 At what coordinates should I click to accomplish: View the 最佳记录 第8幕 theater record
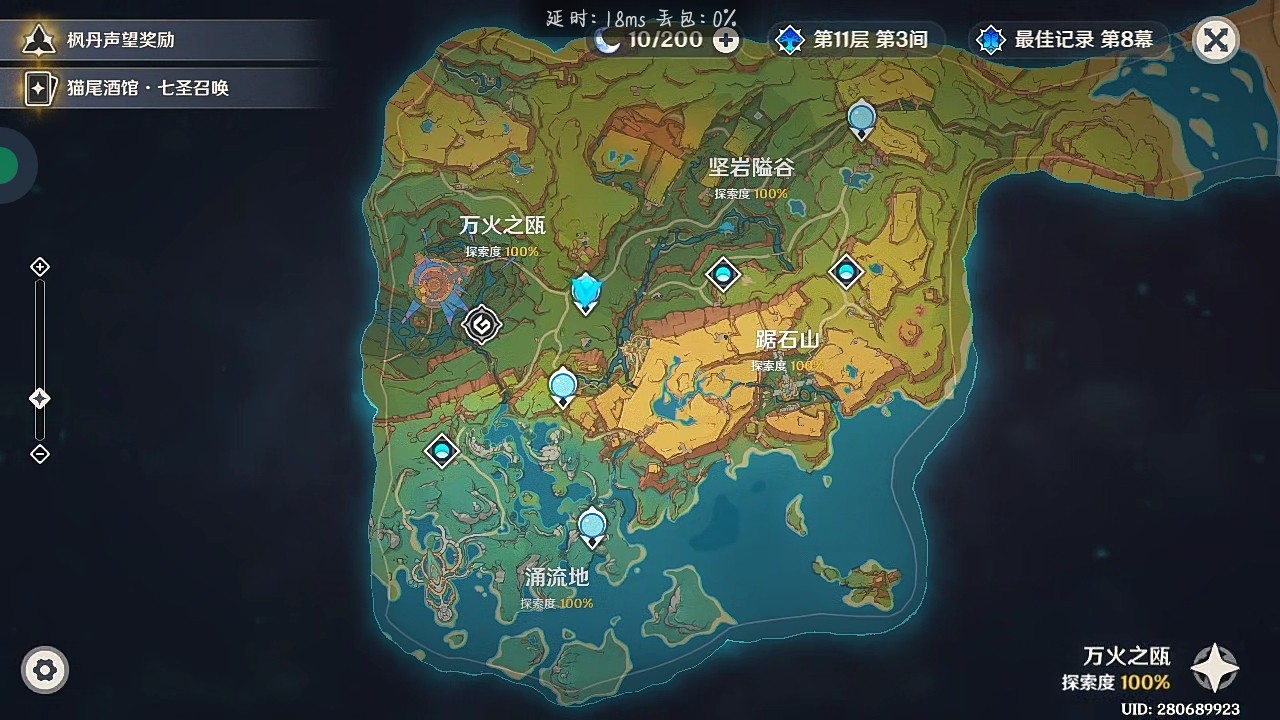tap(1068, 41)
